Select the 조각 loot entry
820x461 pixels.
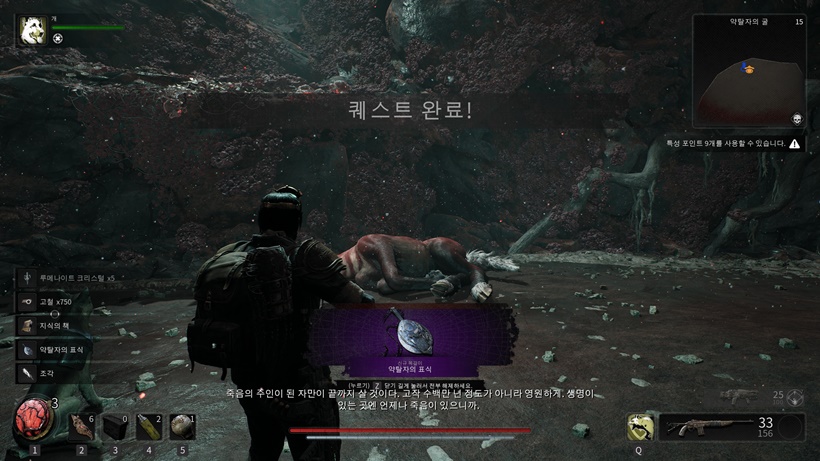(49, 374)
